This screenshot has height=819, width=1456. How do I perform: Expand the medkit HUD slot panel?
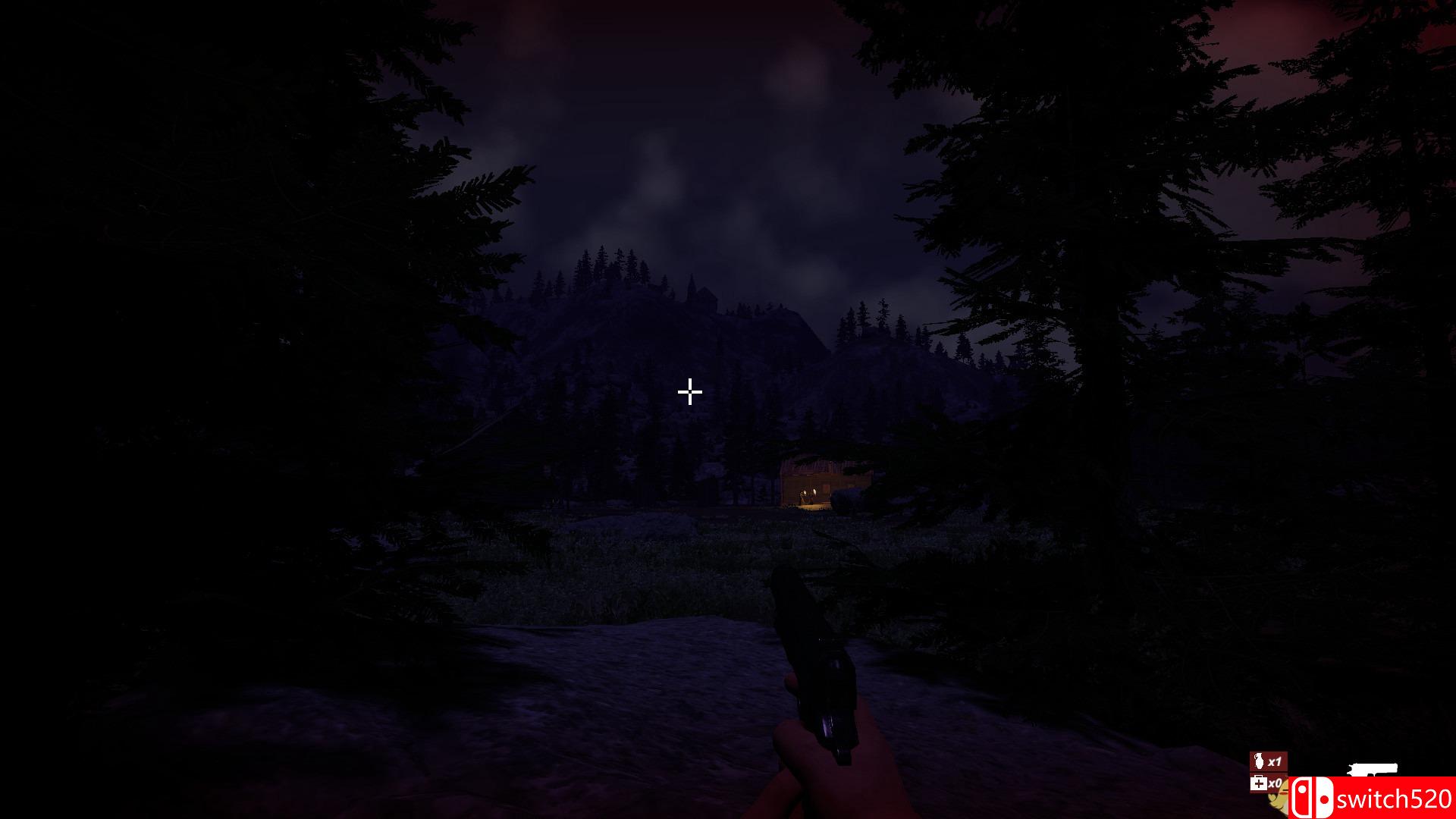pyautogui.click(x=1268, y=784)
